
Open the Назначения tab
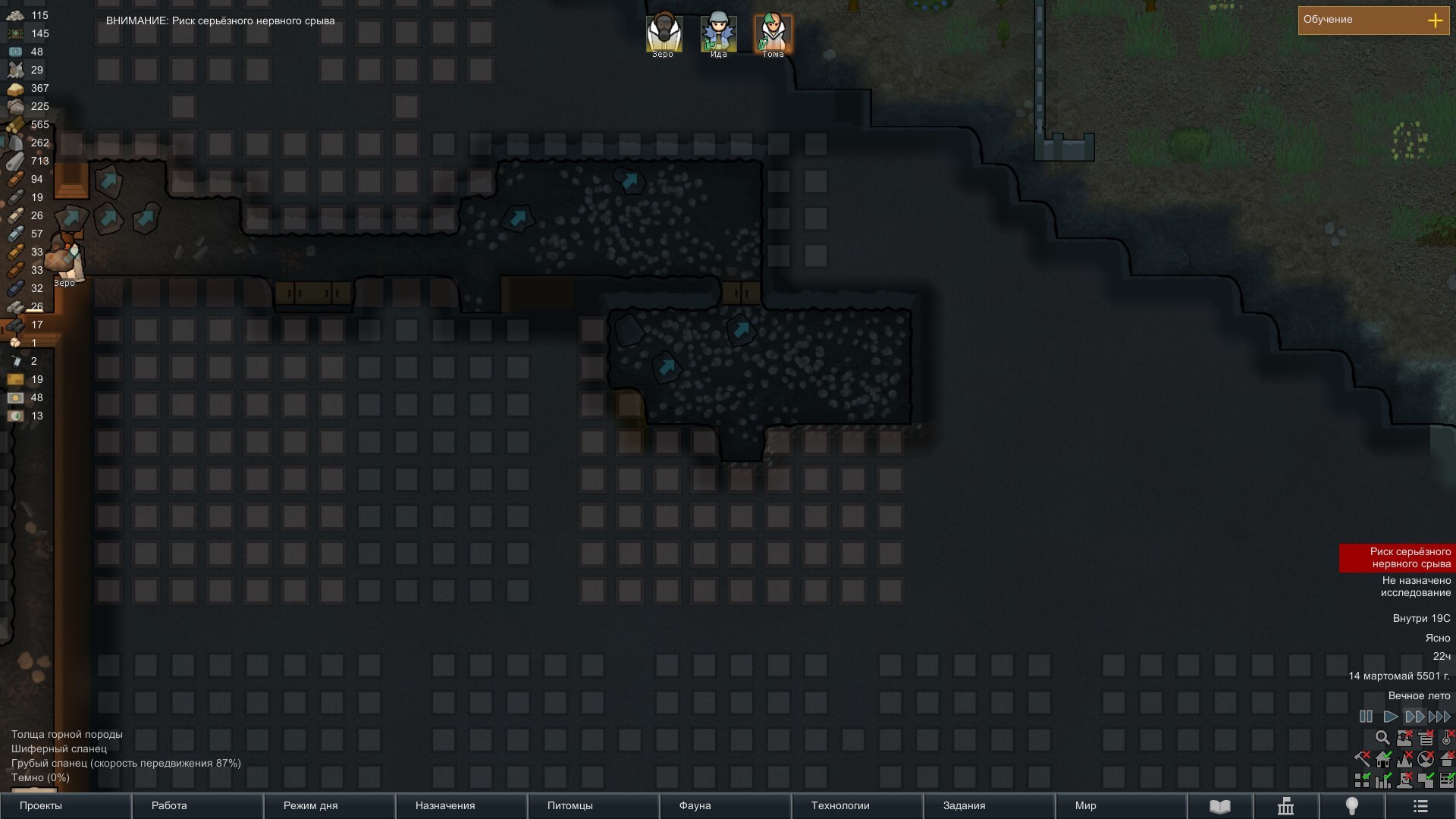click(x=461, y=806)
